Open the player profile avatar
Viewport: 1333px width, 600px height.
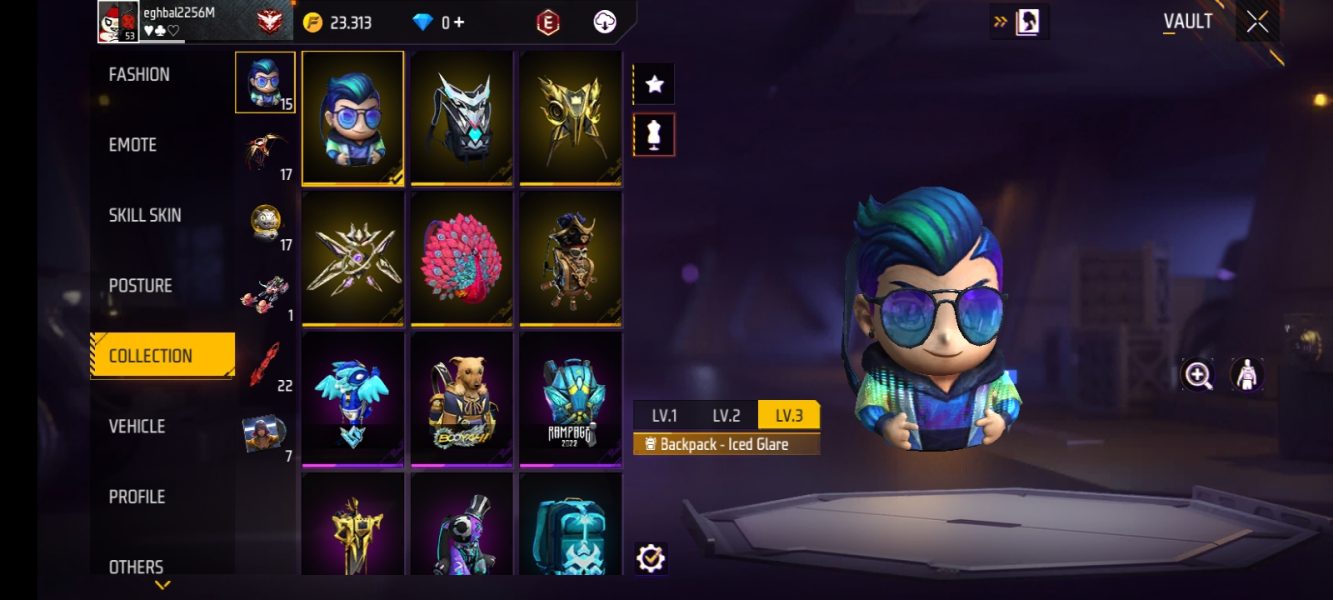[x=118, y=22]
